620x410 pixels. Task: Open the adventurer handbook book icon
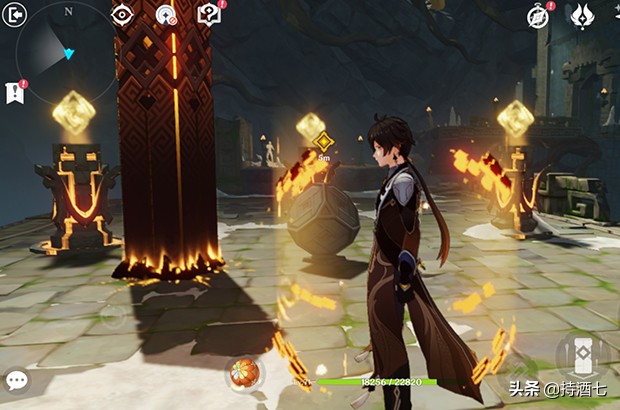pos(208,14)
